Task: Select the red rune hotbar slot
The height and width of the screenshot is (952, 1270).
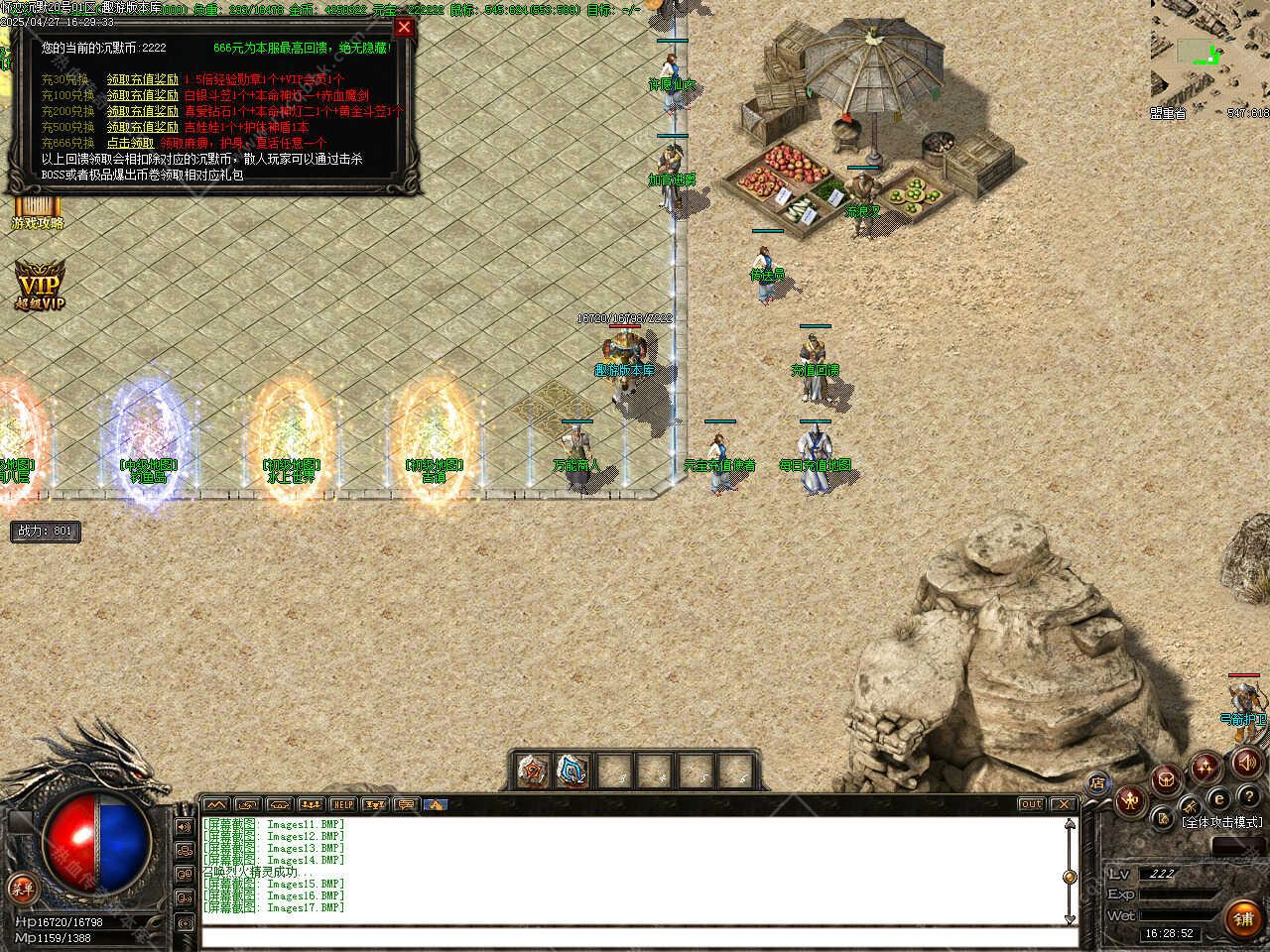Action: click(x=535, y=770)
